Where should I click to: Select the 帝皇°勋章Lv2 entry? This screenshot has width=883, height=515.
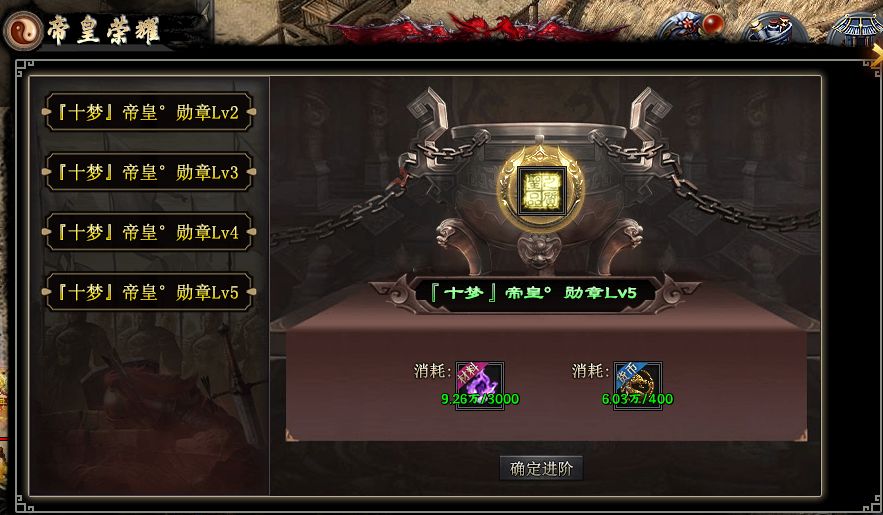click(x=149, y=113)
